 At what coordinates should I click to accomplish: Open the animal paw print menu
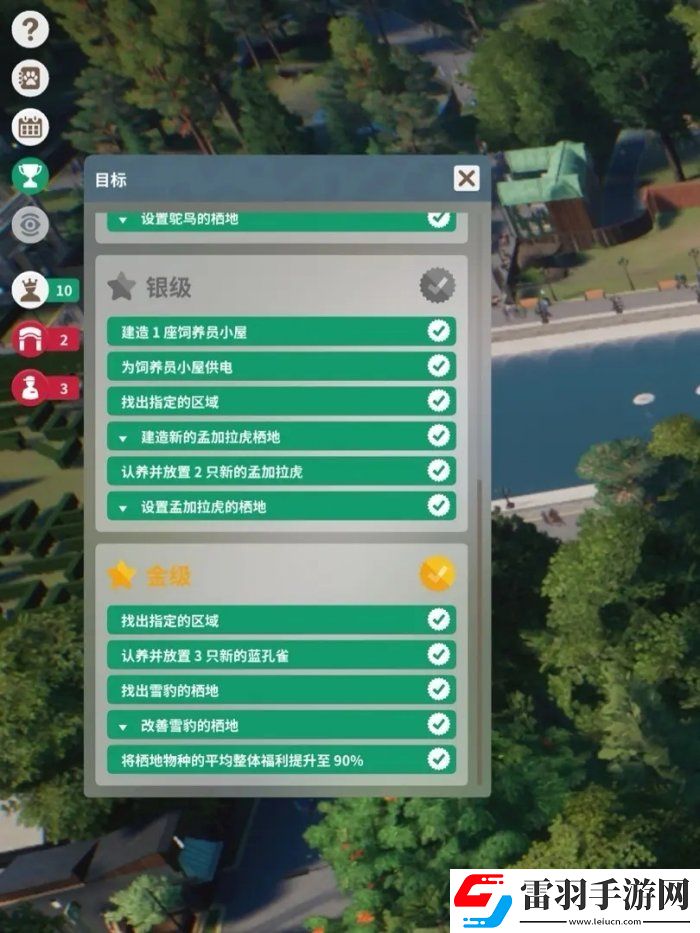(30, 78)
